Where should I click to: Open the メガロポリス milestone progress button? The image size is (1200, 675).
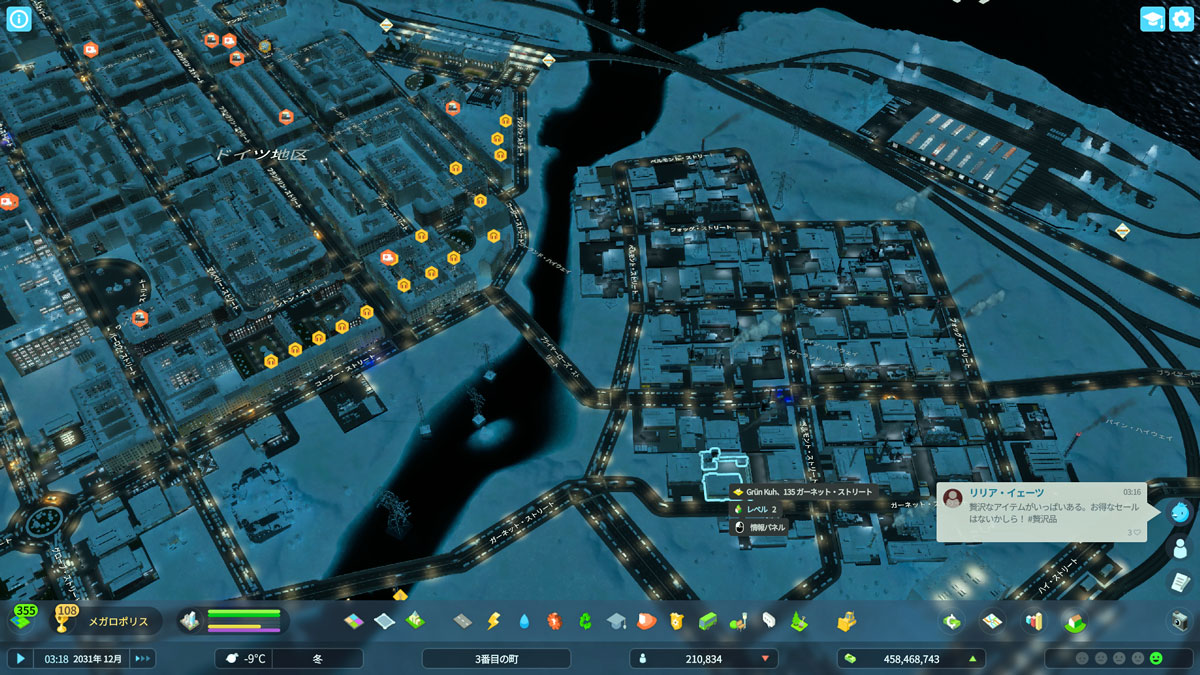(x=102, y=621)
